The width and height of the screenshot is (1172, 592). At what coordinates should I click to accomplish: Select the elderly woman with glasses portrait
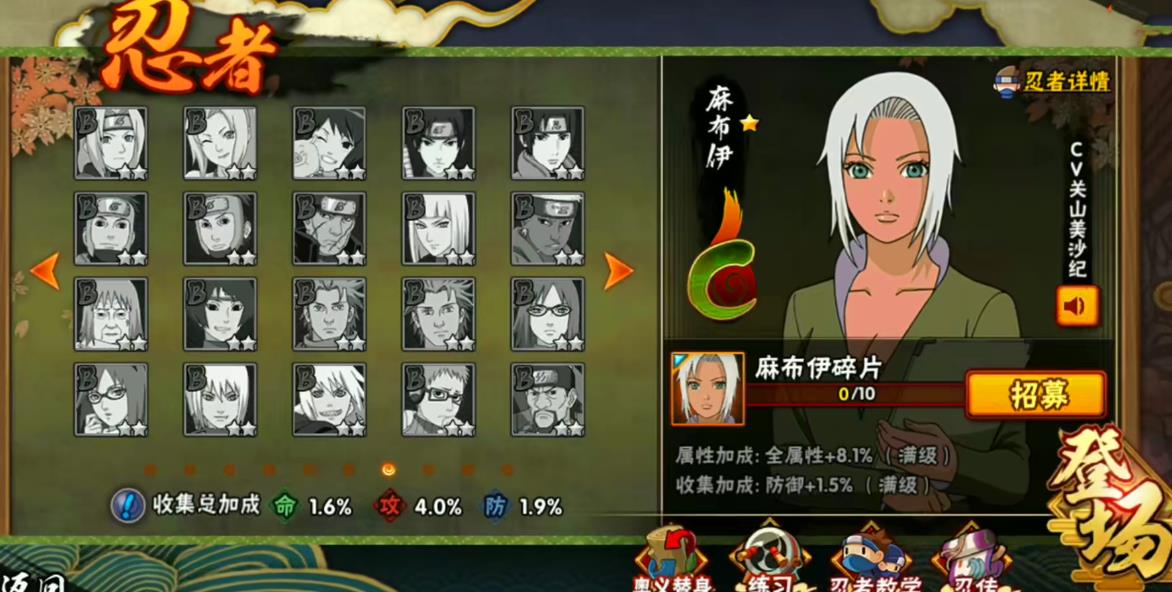coord(110,314)
